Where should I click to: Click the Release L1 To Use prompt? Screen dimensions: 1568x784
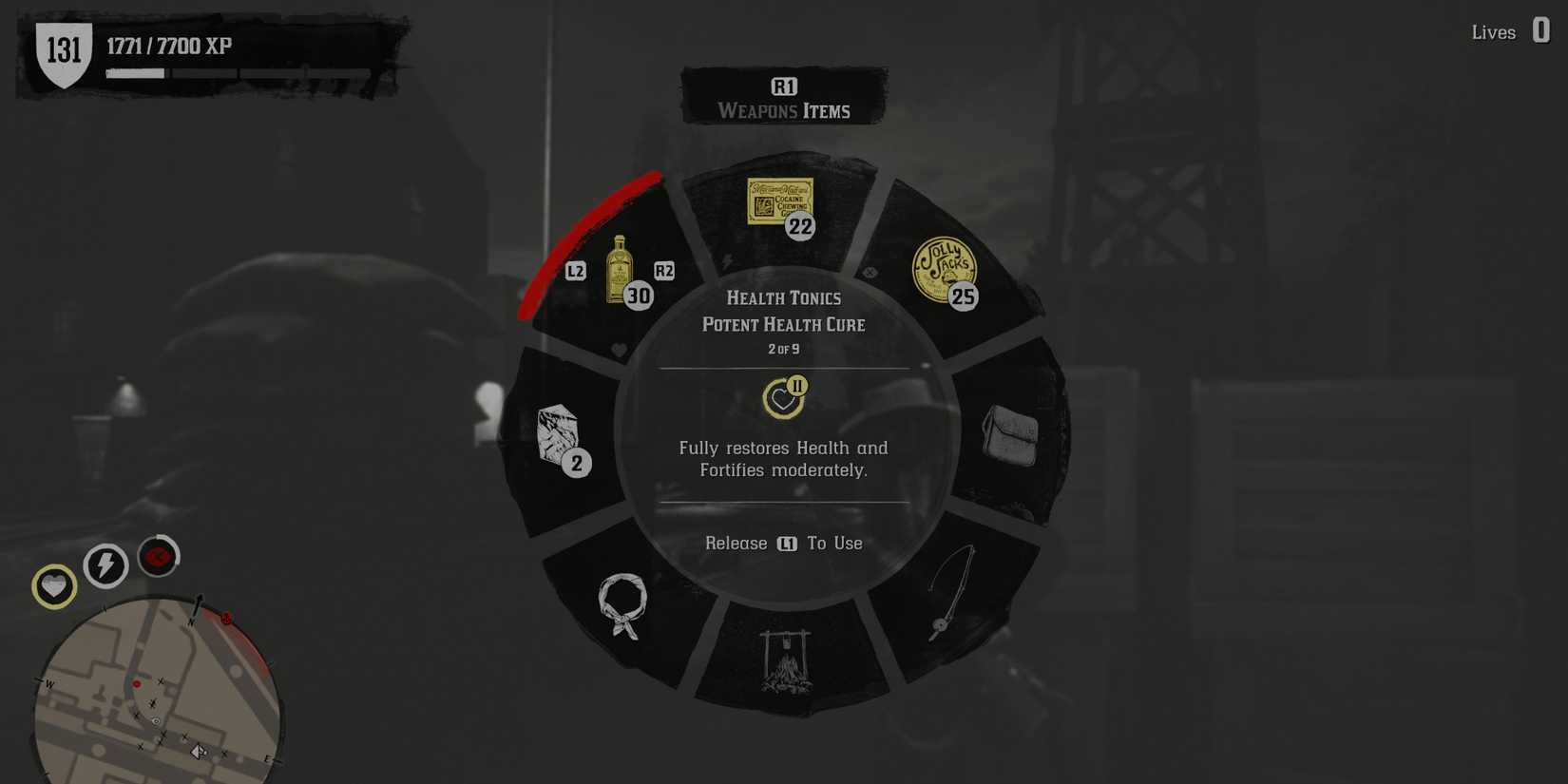(x=783, y=543)
